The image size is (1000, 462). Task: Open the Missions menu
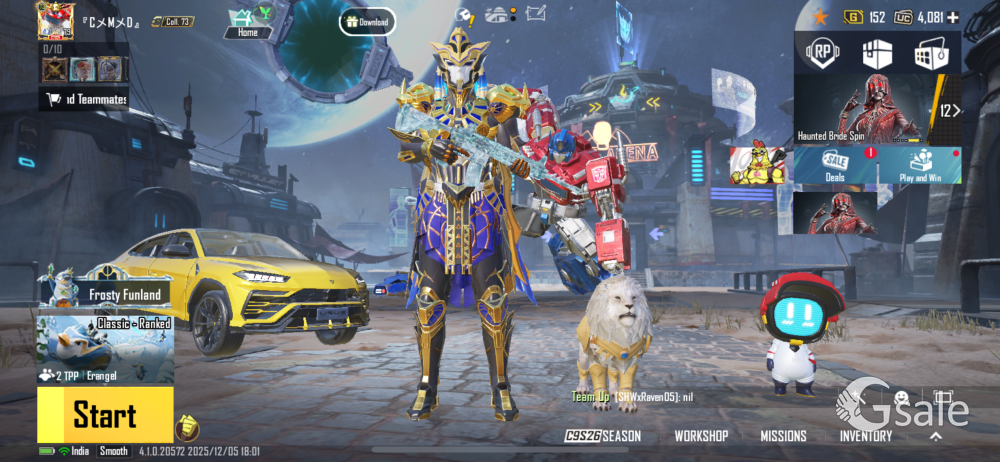(x=783, y=436)
